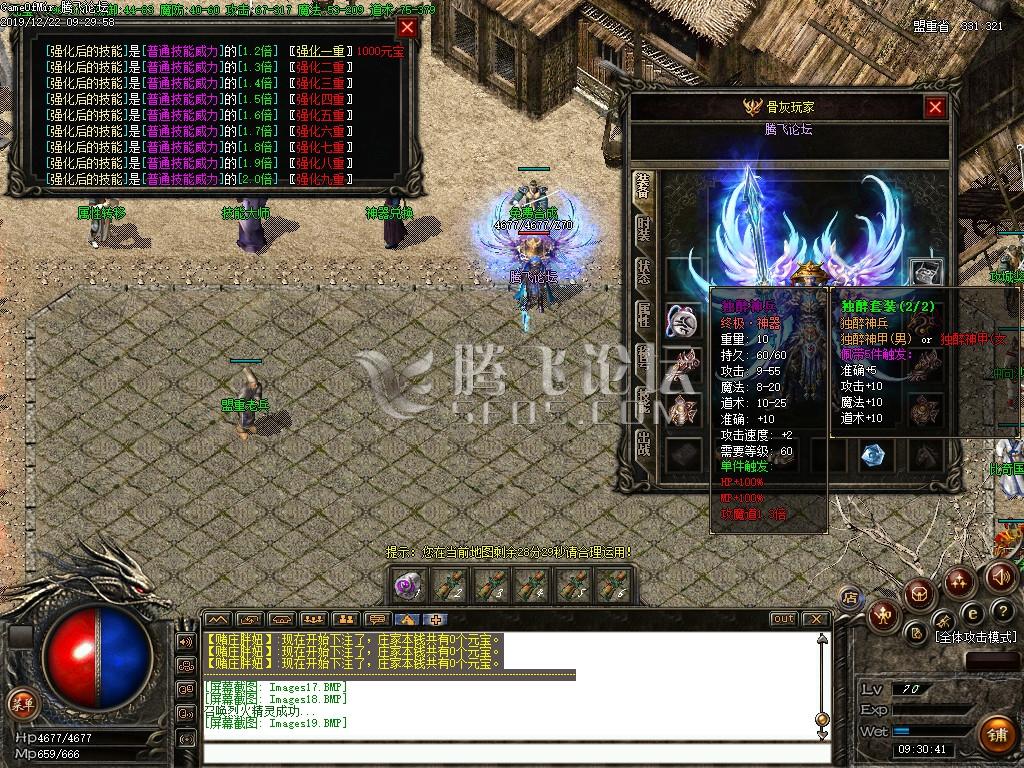
Task: Close the skill enhancement info panel
Action: (x=407, y=28)
